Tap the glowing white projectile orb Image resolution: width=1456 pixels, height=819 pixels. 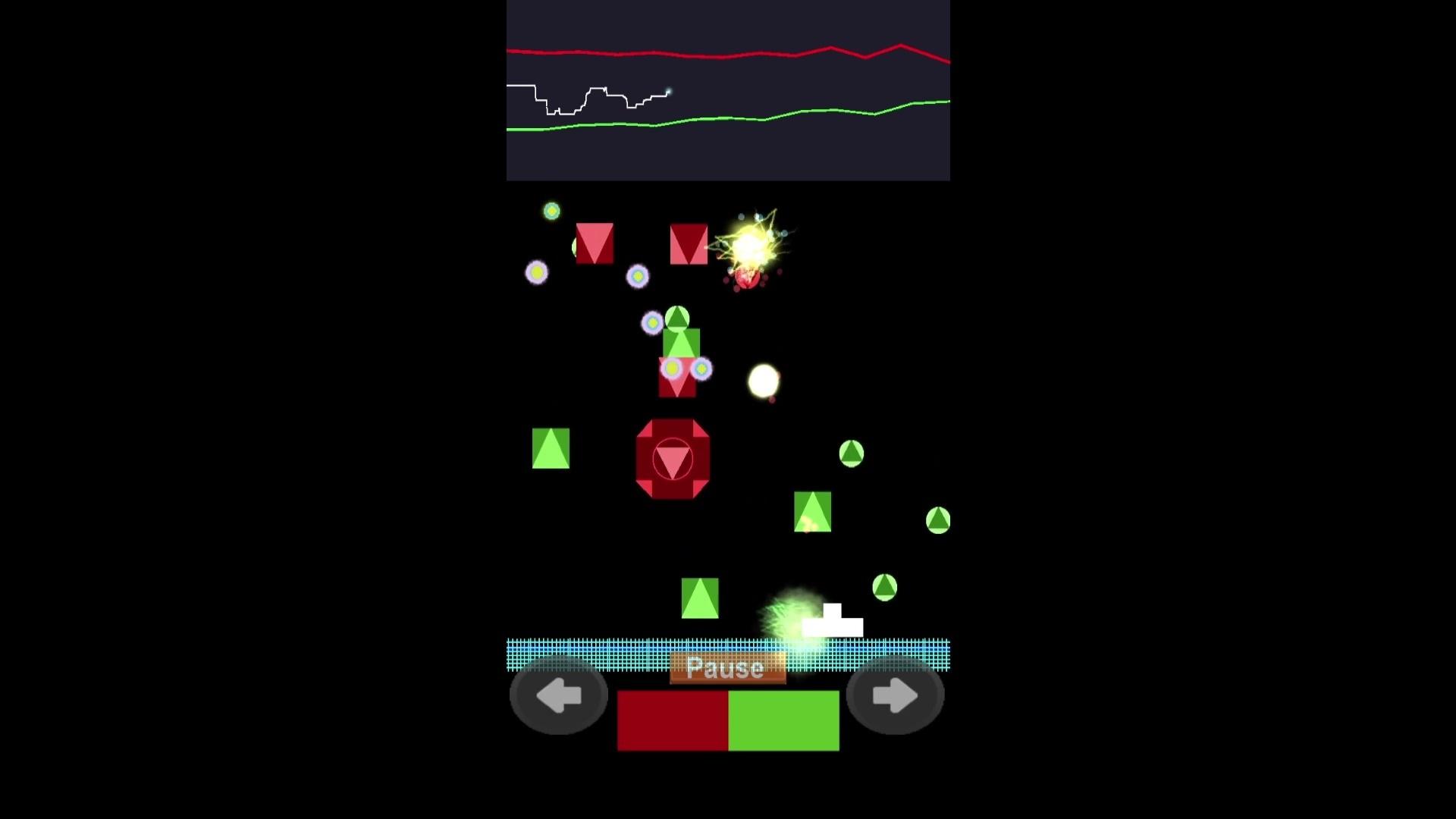[x=762, y=383]
